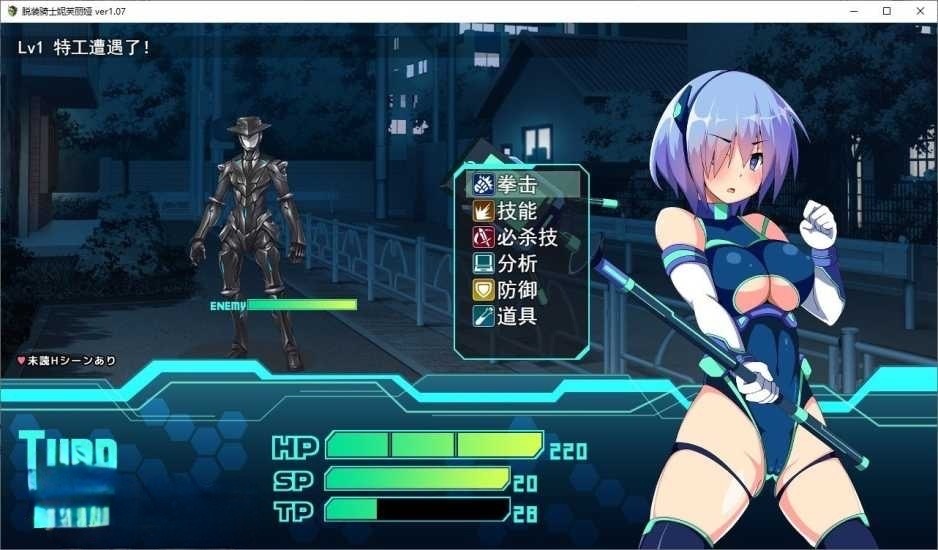Screen dimensions: 938x550
Task: Select the 防御 defend command
Action: (x=517, y=290)
